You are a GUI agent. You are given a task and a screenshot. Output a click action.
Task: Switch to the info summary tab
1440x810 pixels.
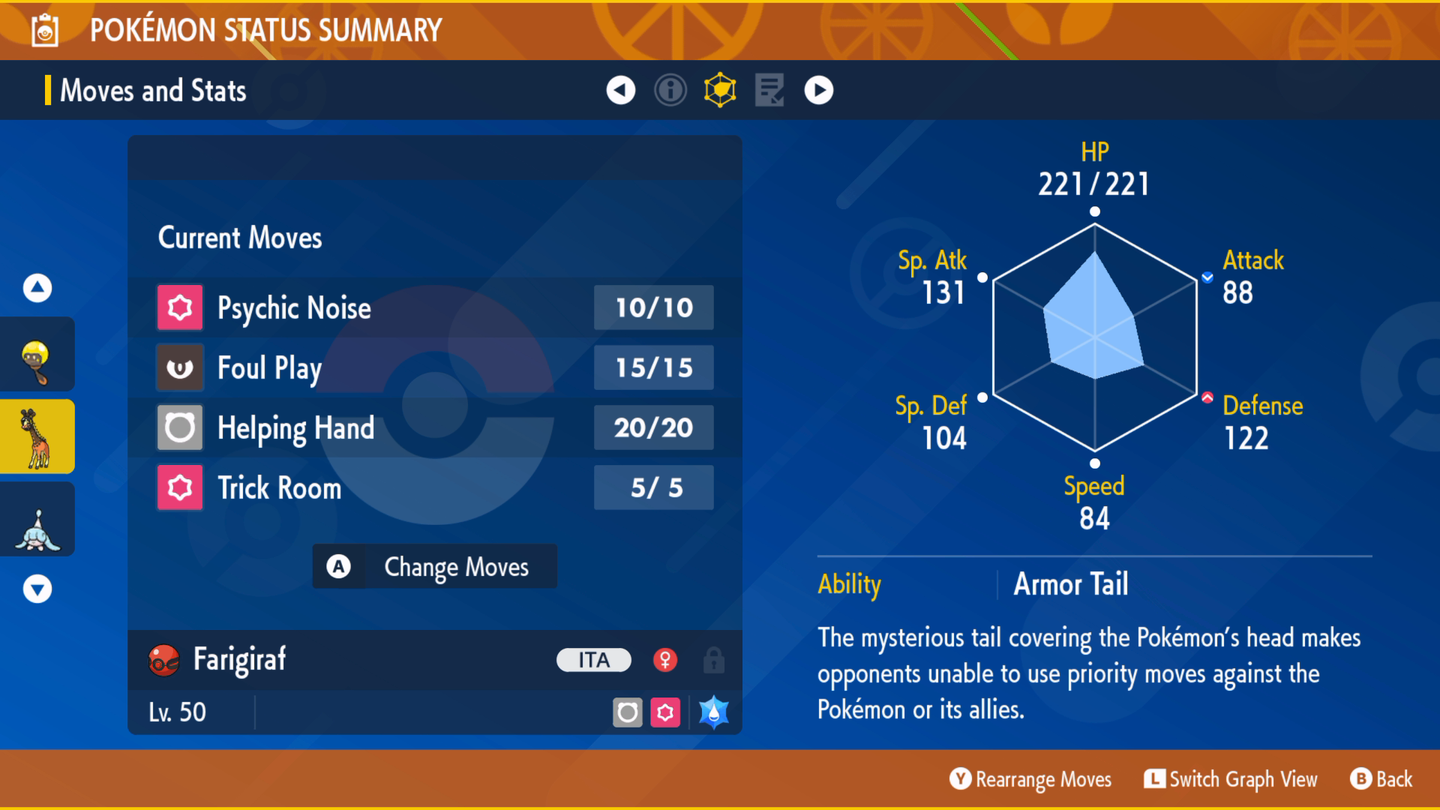coord(670,90)
